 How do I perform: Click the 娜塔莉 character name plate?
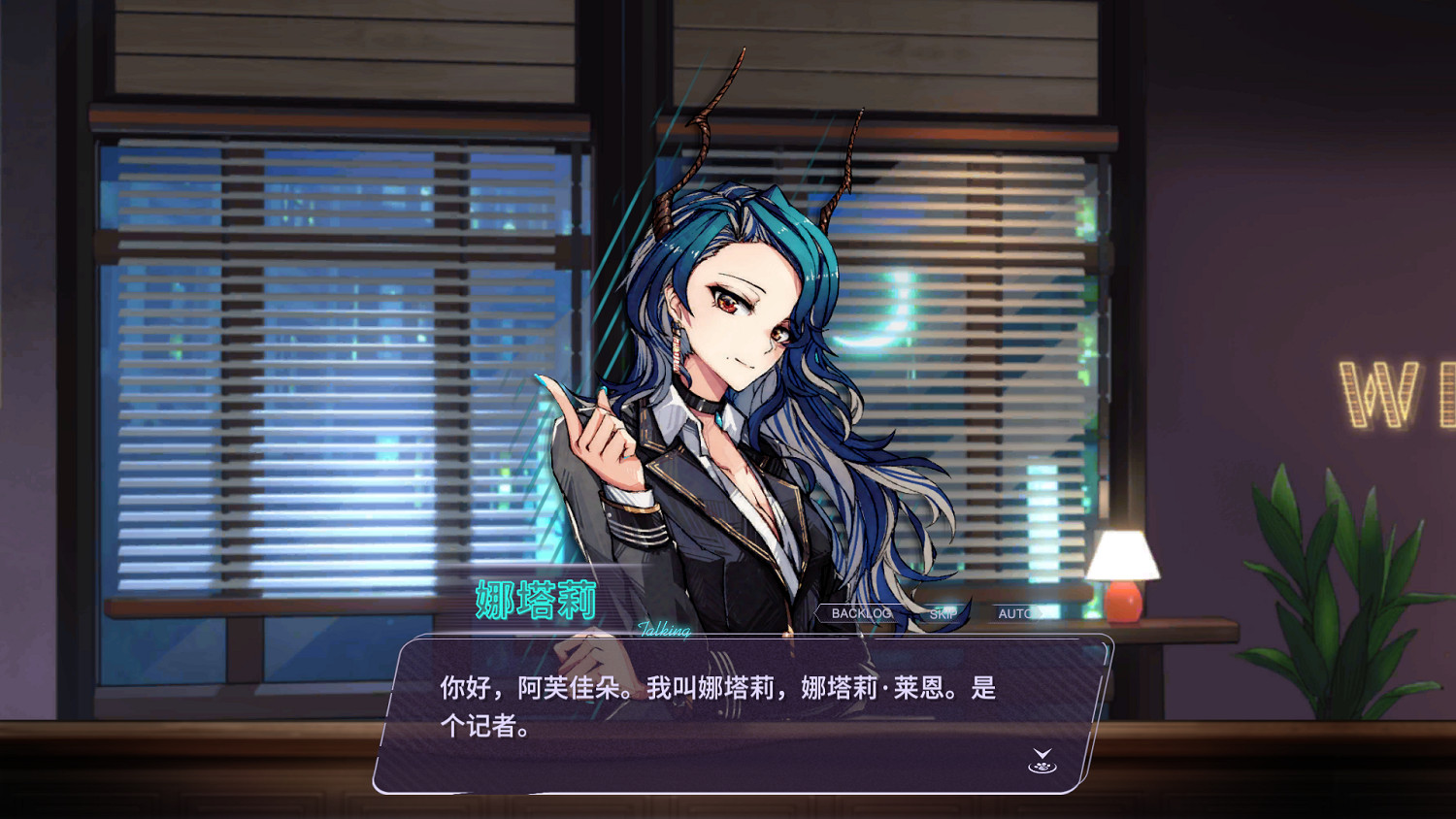pos(535,600)
